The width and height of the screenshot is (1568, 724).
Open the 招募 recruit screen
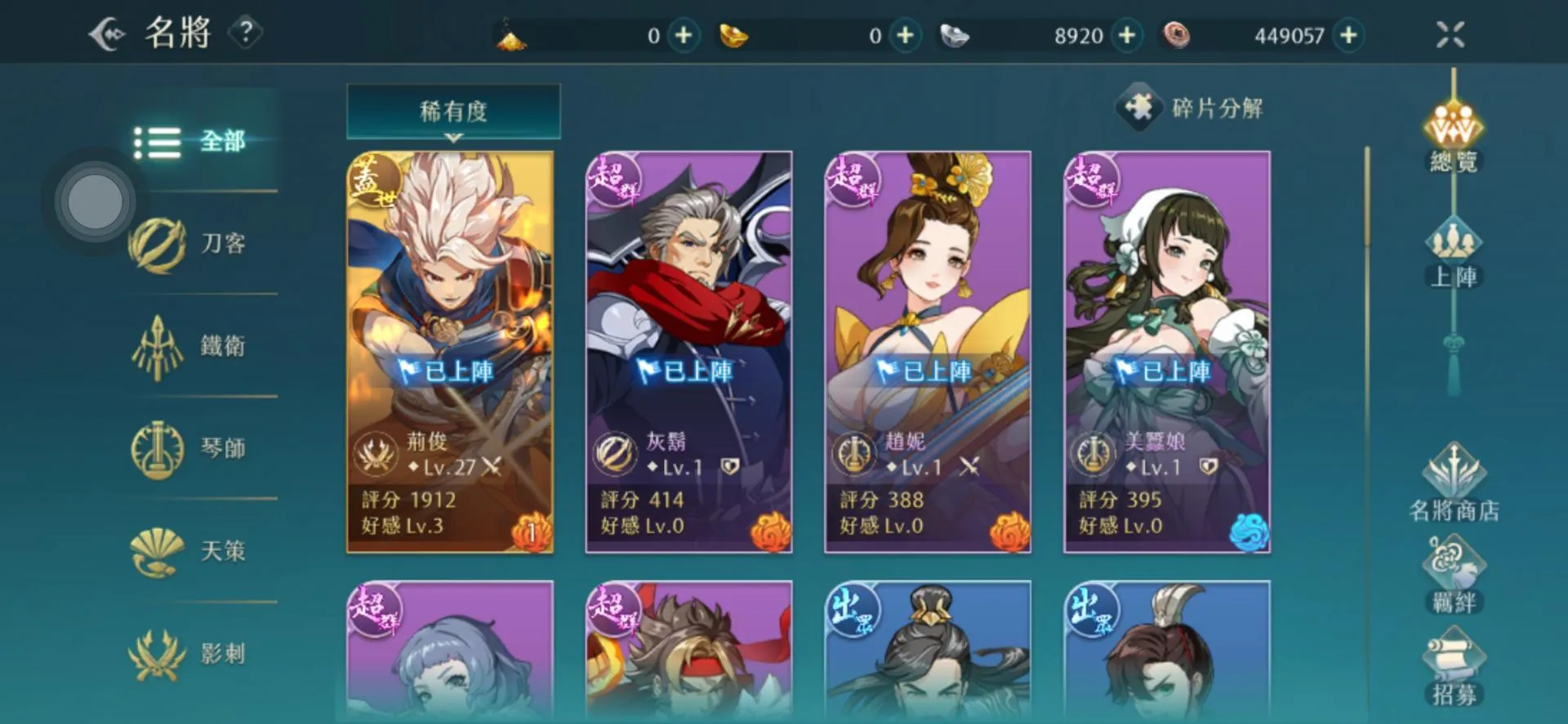point(1454,668)
